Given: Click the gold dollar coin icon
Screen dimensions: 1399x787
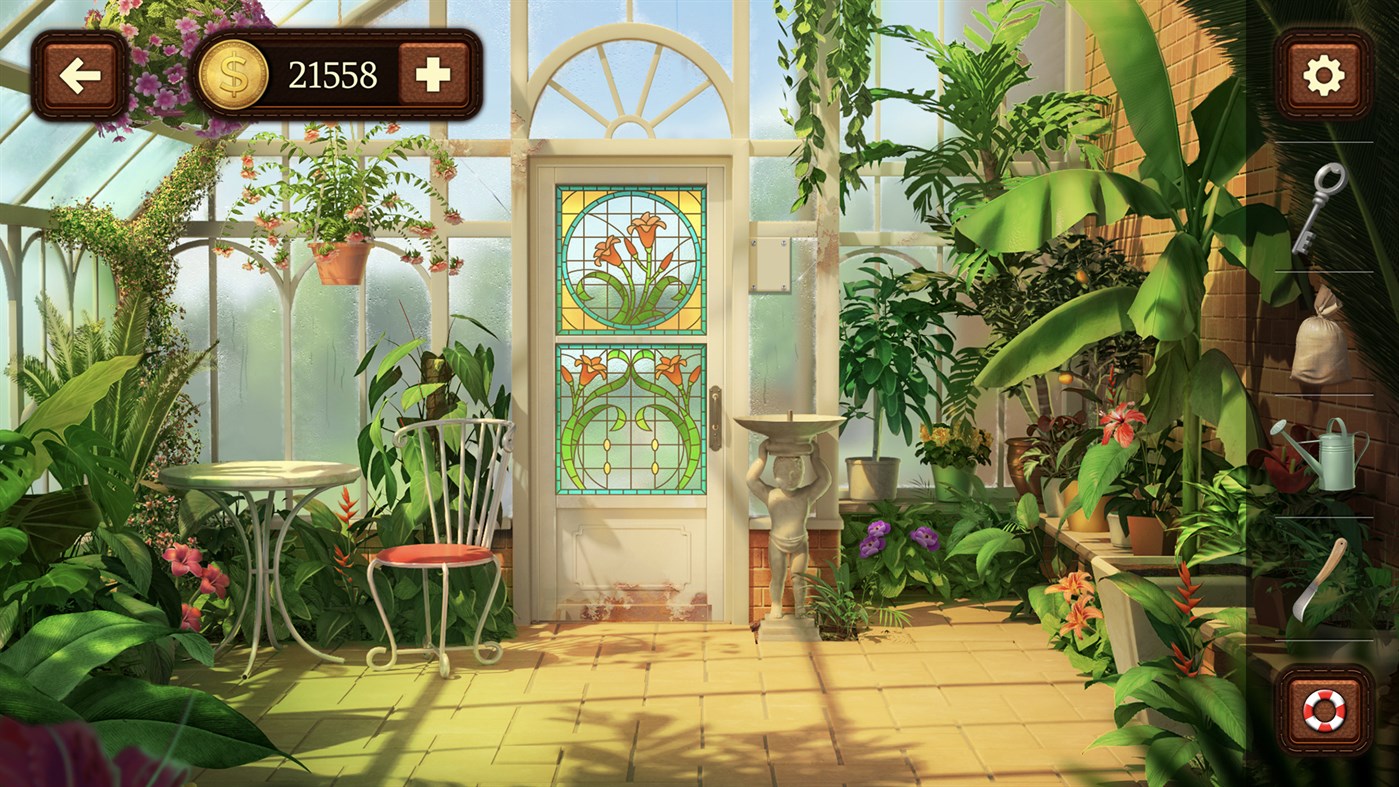Looking at the screenshot, I should pos(232,73).
